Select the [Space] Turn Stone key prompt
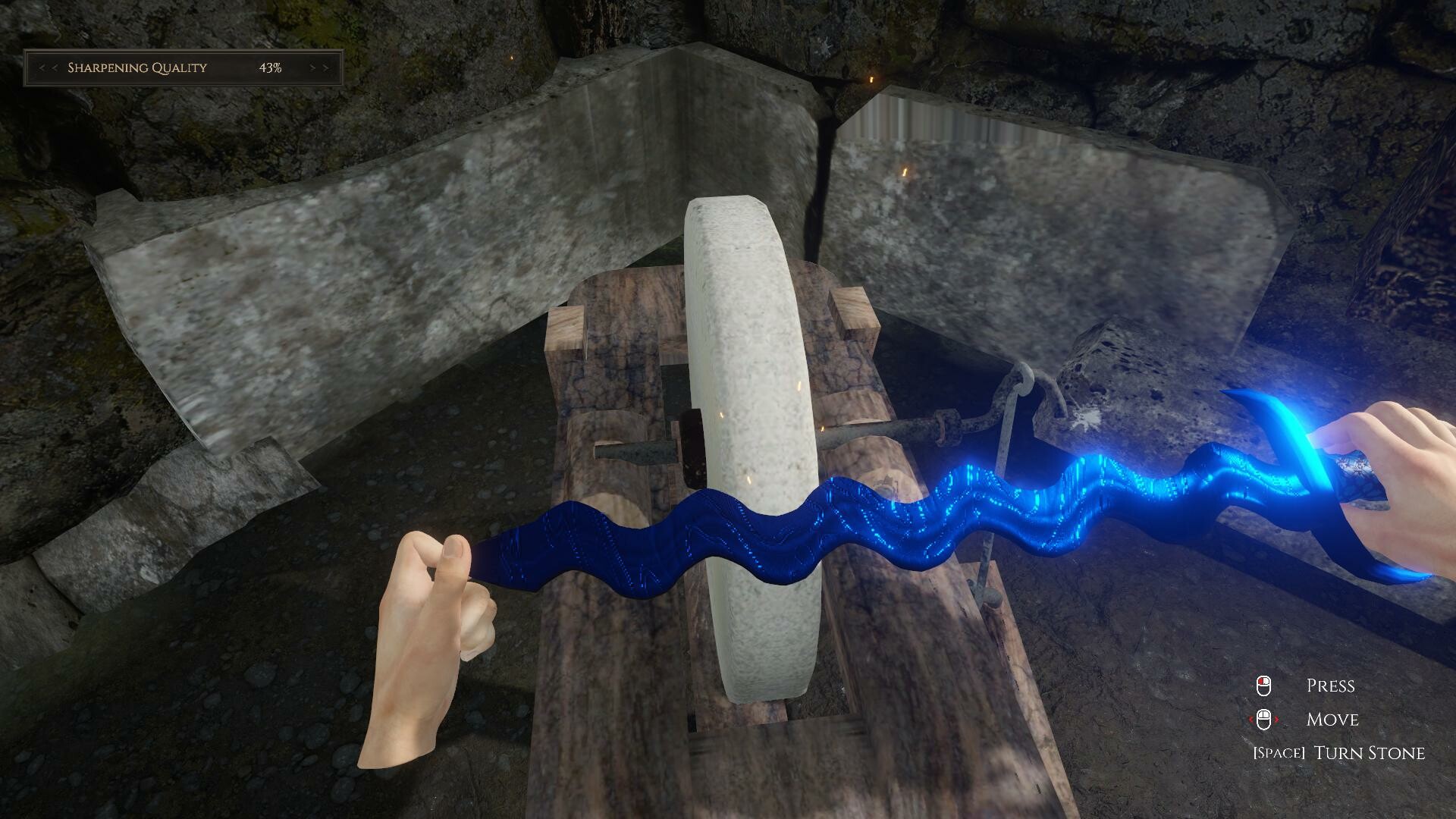The image size is (1456, 819). coord(1280,752)
